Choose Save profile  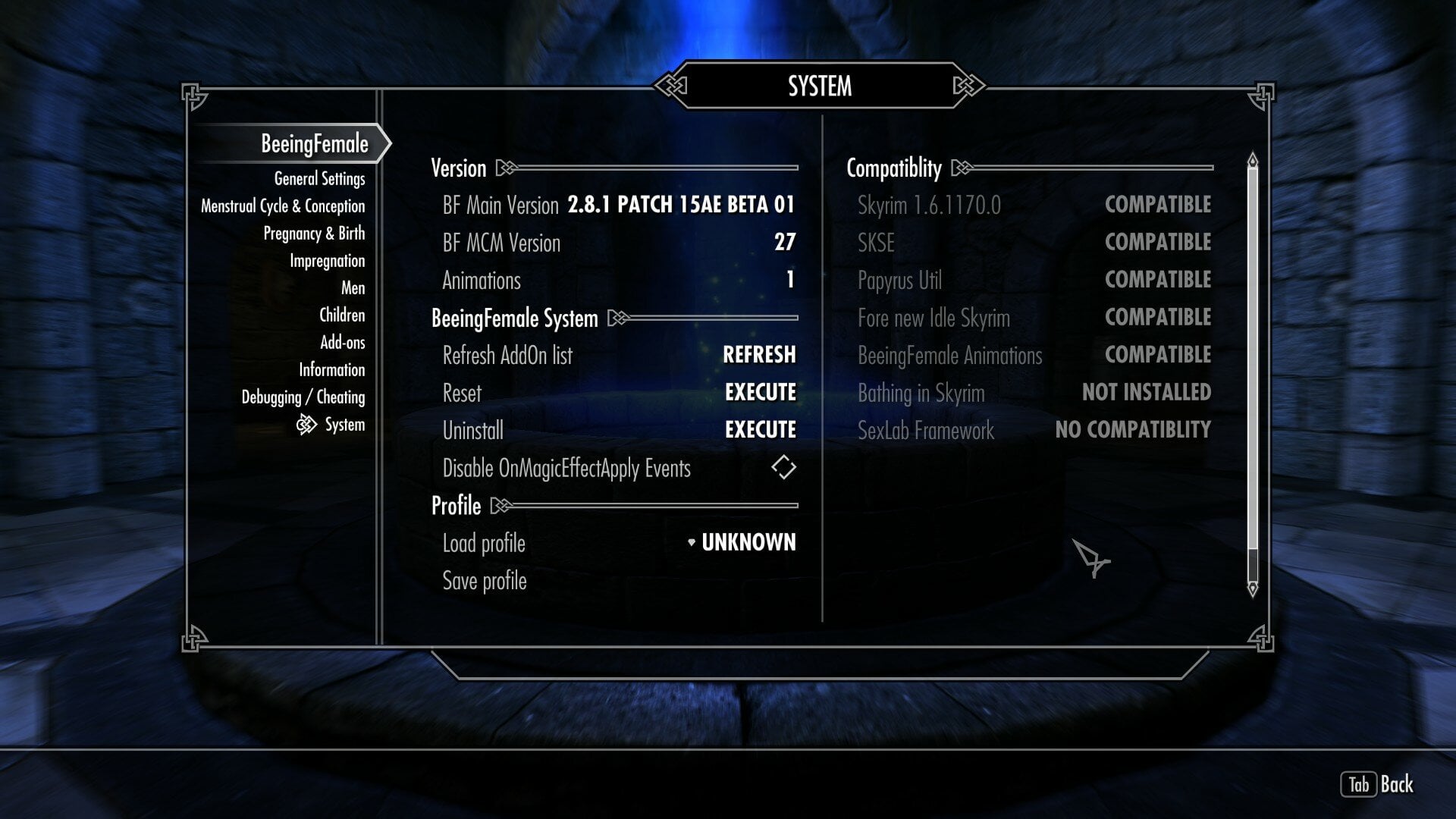485,581
